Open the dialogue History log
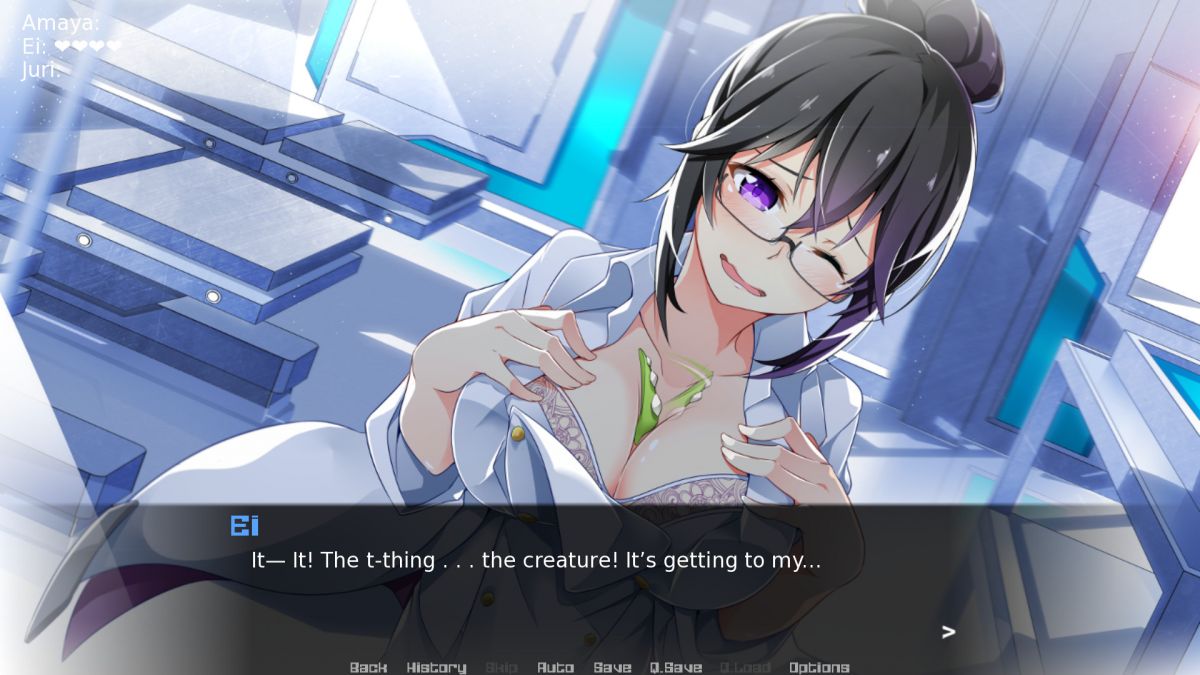 (x=436, y=667)
